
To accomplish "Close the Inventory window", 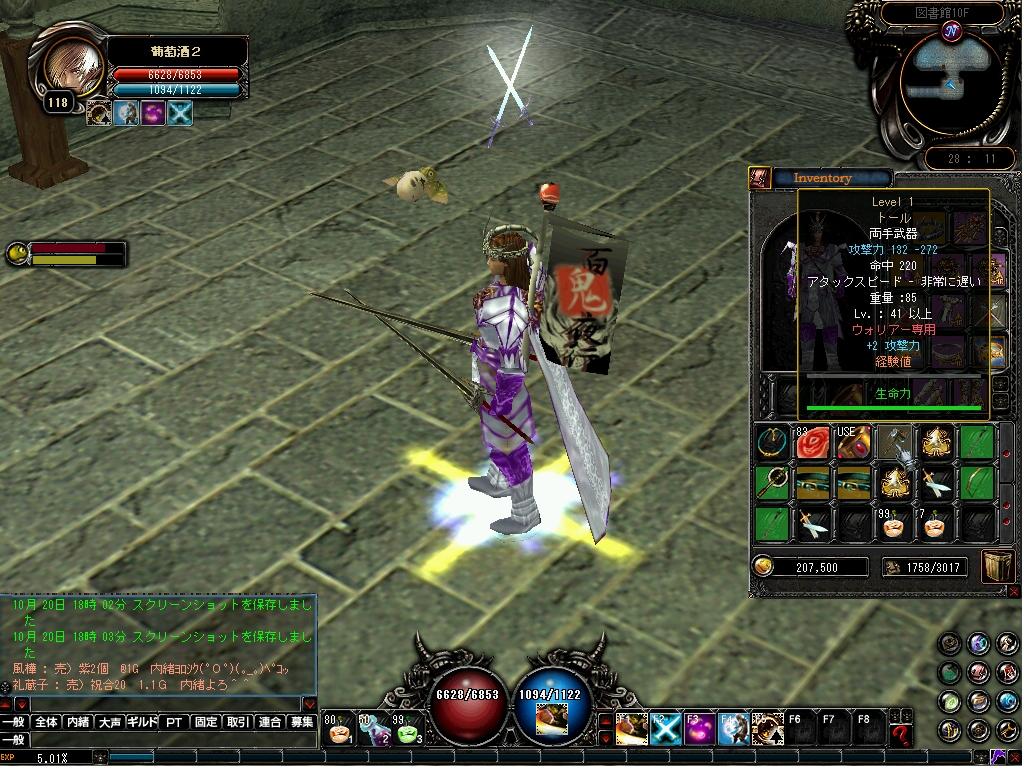I will 758,178.
